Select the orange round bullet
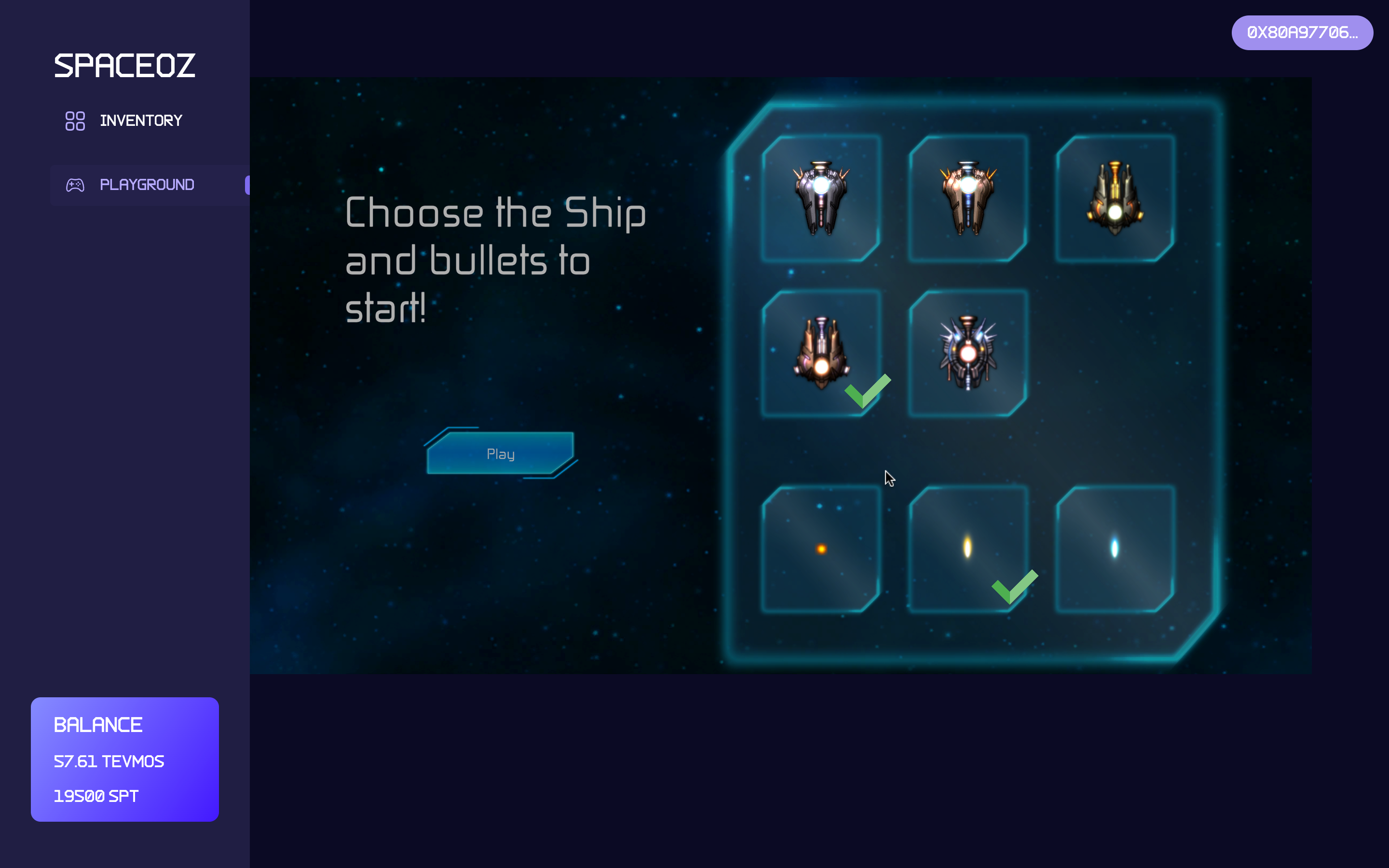This screenshot has width=1389, height=868. point(821,549)
